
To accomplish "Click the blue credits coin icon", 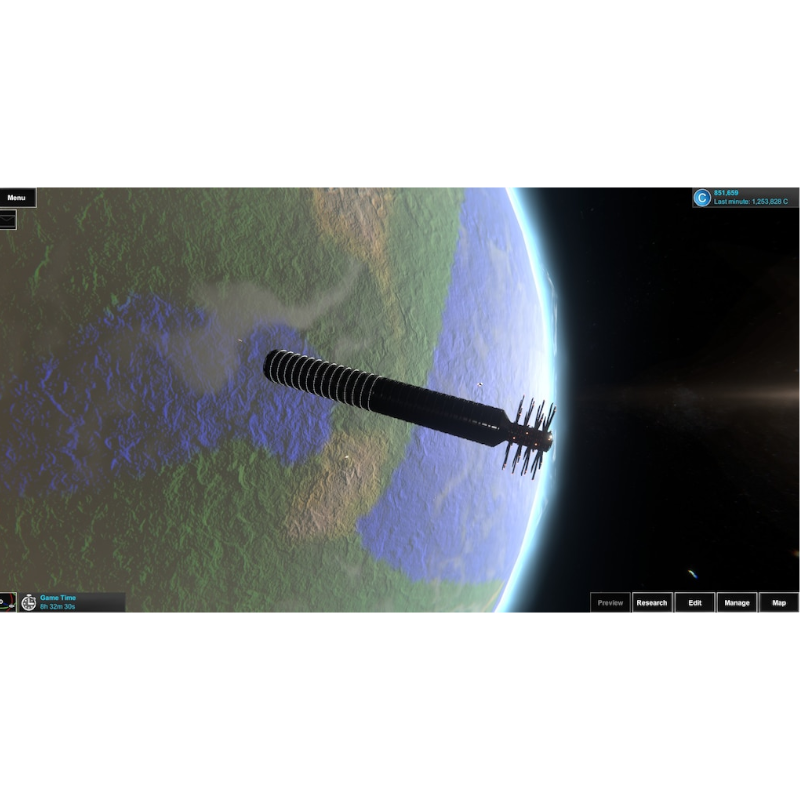I will coord(702,197).
